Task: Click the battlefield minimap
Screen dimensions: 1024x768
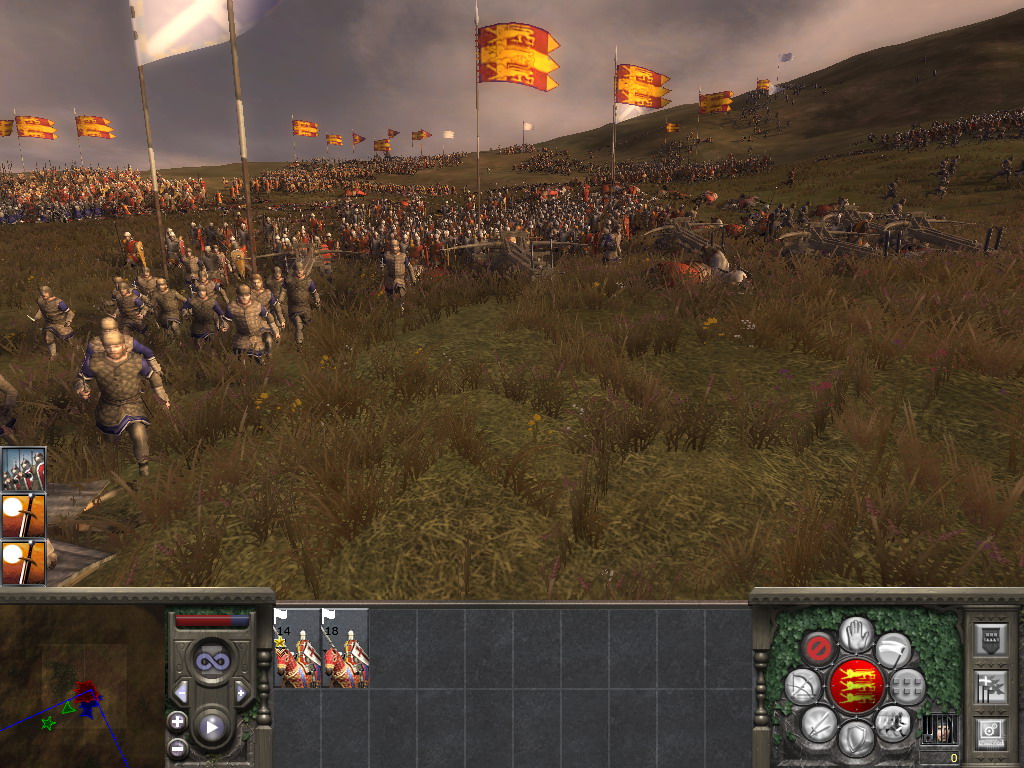Action: pos(82,686)
